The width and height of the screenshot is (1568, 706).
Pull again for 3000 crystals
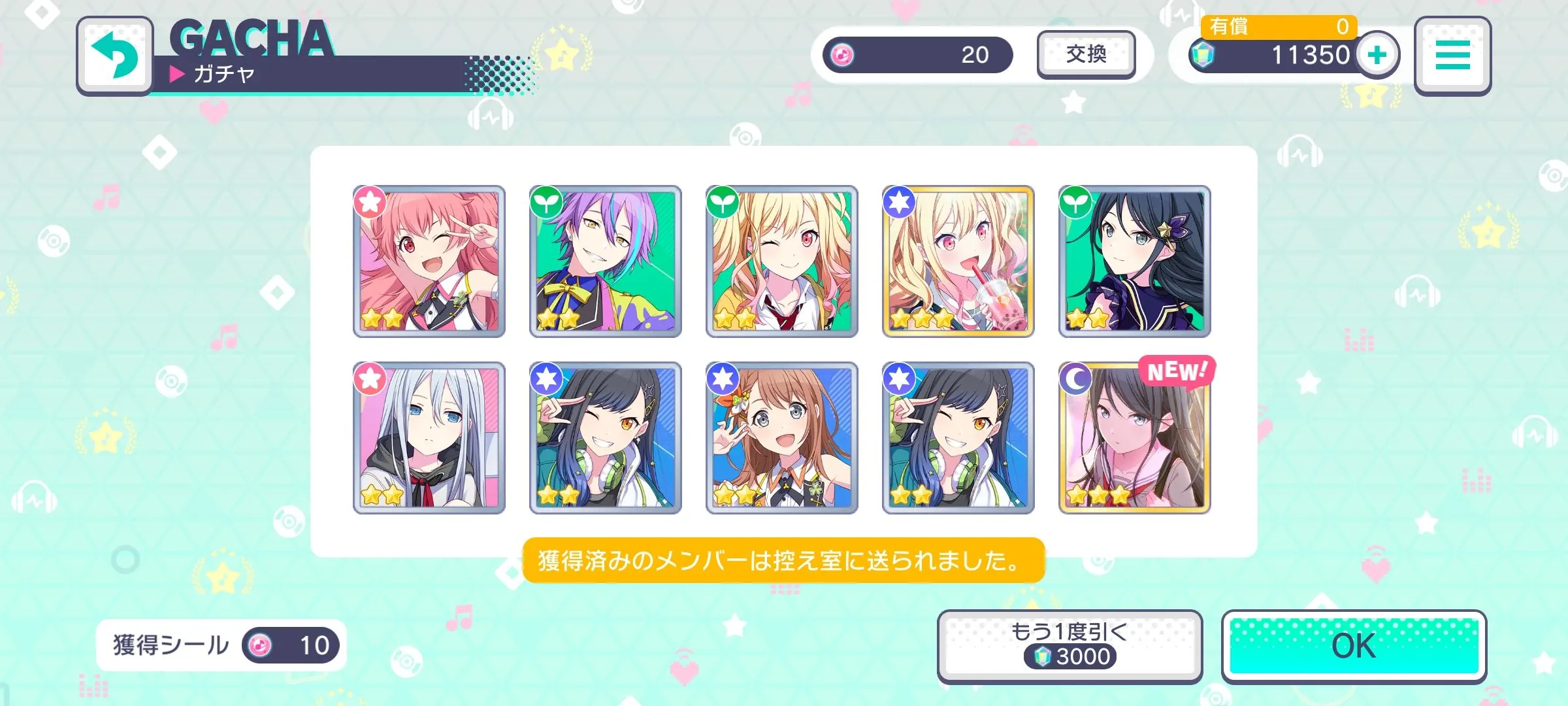(1070, 646)
